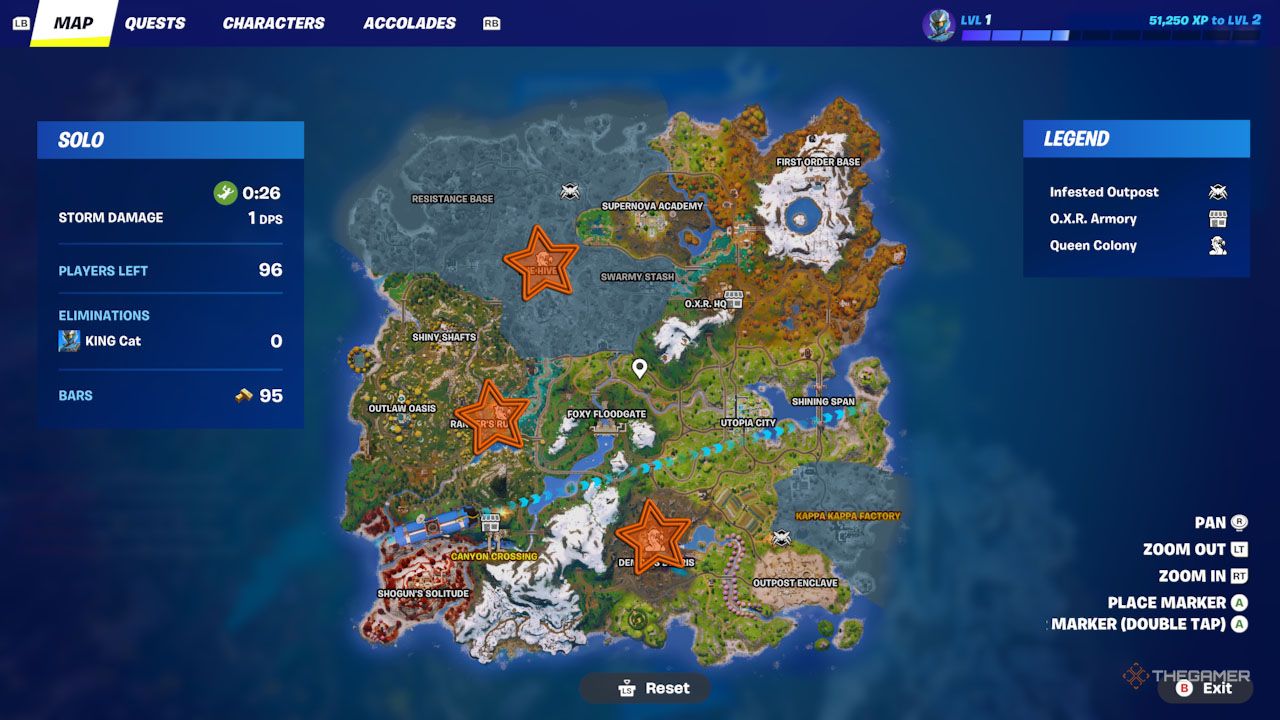Select the orange star marker at C-Hive
This screenshot has height=720, width=1280.
coord(540,263)
